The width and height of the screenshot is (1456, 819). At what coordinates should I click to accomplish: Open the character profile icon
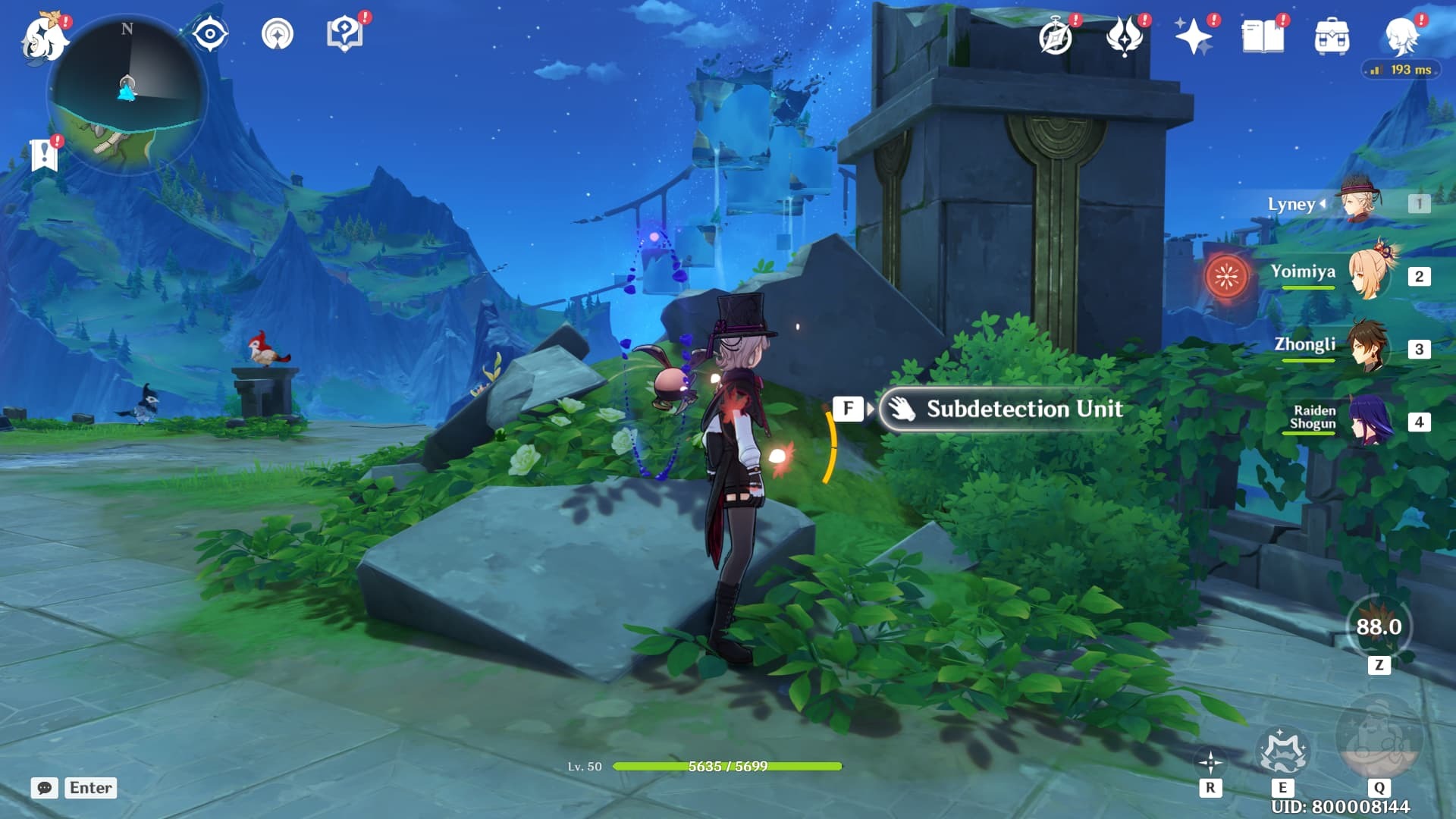pyautogui.click(x=1401, y=36)
